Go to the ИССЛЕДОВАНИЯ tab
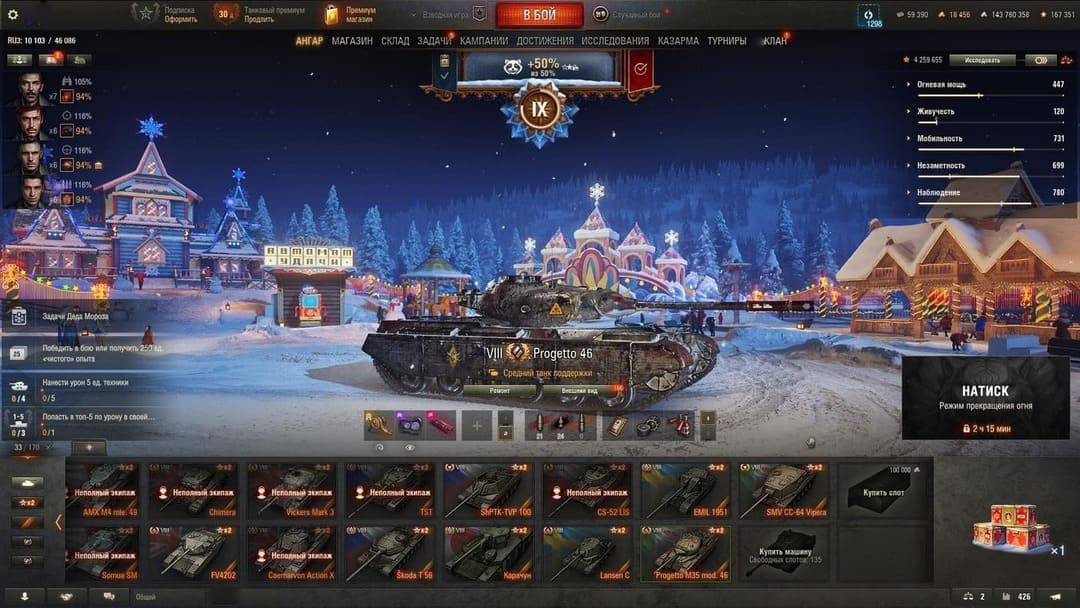Screen dimensions: 1080x608 pos(615,41)
